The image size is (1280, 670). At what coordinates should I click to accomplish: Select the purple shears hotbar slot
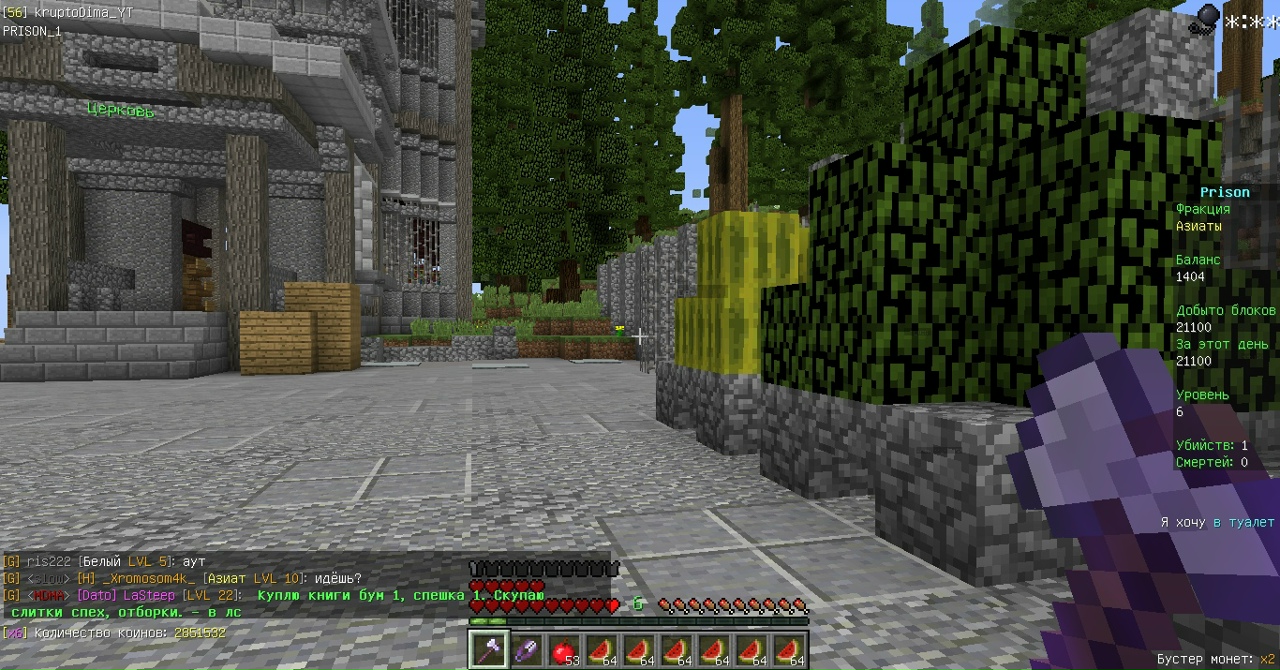[x=526, y=649]
